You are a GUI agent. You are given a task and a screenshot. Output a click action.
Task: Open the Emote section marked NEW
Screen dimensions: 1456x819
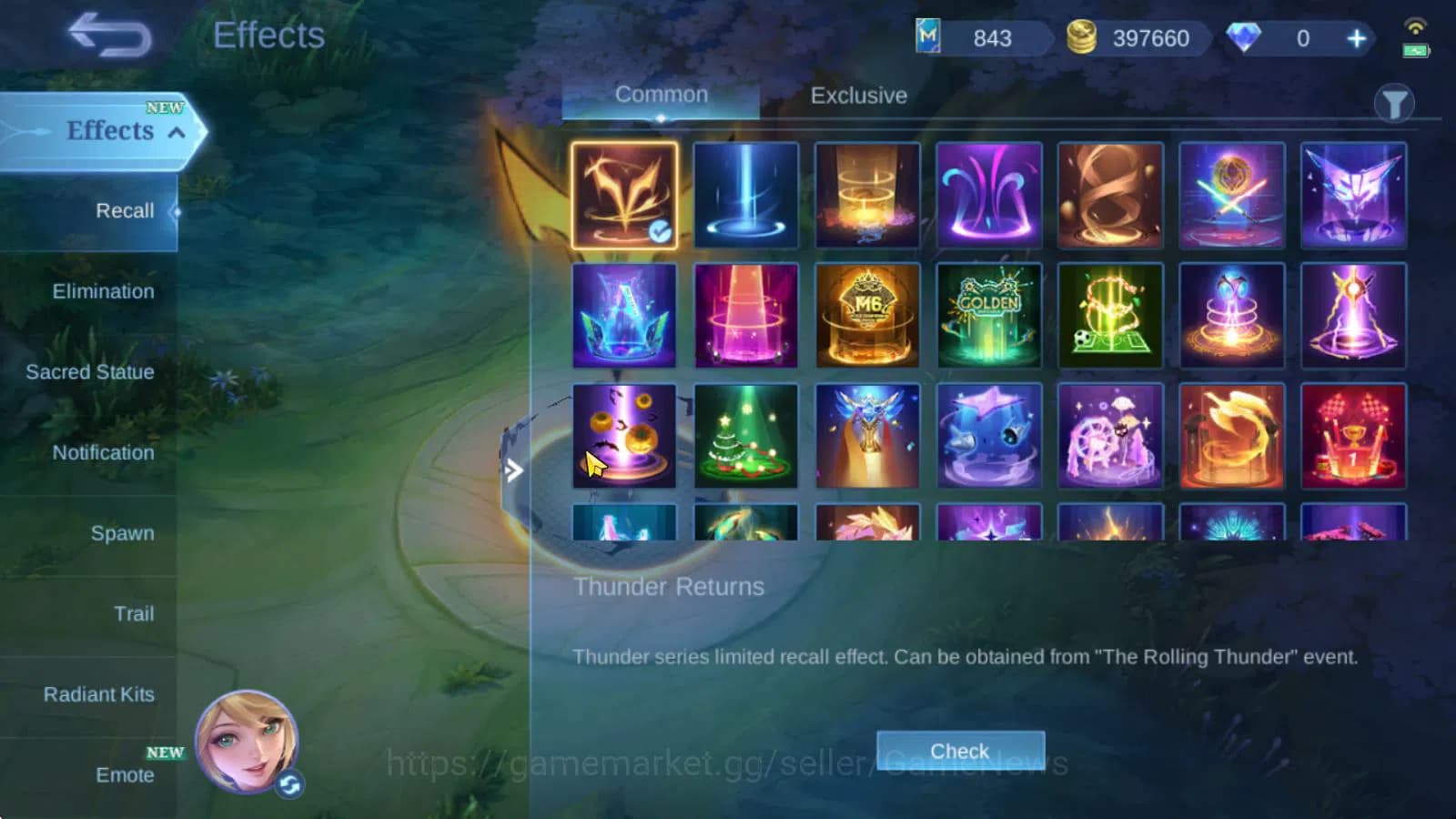pos(126,775)
